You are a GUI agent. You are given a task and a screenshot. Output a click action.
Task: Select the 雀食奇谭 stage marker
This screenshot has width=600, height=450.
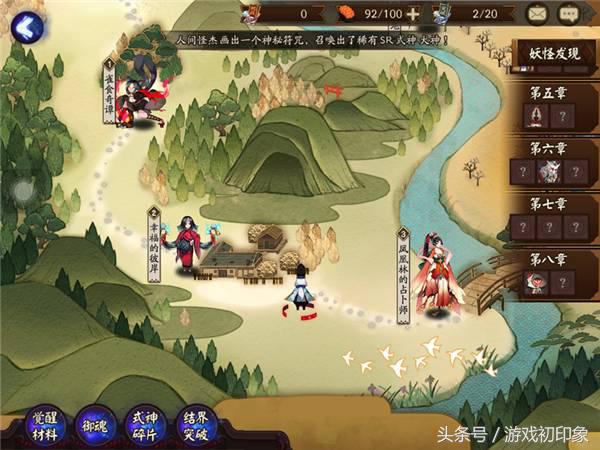(x=108, y=90)
